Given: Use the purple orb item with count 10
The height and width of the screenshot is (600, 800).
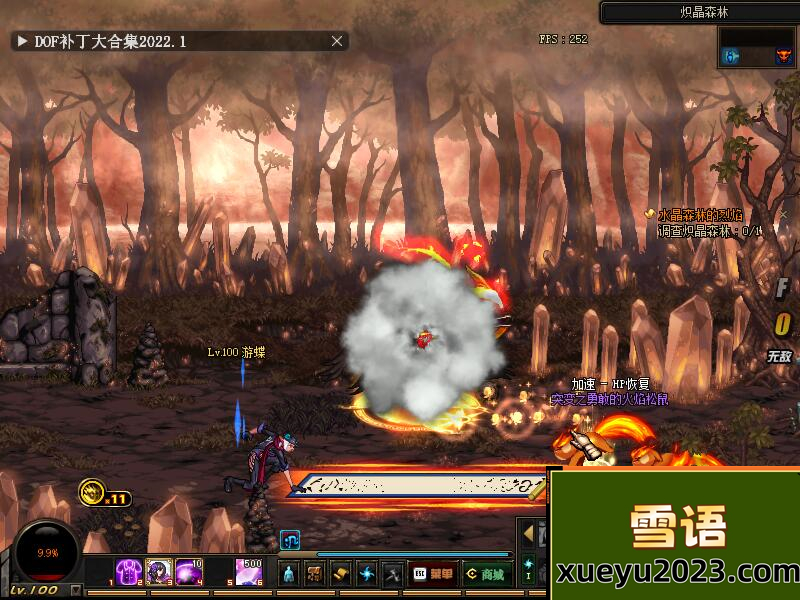Looking at the screenshot, I should pyautogui.click(x=189, y=572).
